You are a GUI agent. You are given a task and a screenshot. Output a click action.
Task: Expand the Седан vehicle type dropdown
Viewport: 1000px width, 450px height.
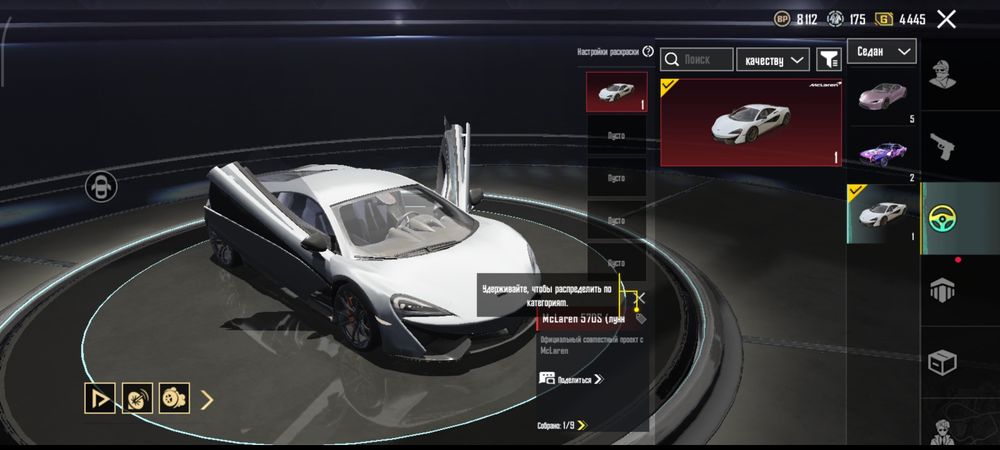tap(881, 51)
